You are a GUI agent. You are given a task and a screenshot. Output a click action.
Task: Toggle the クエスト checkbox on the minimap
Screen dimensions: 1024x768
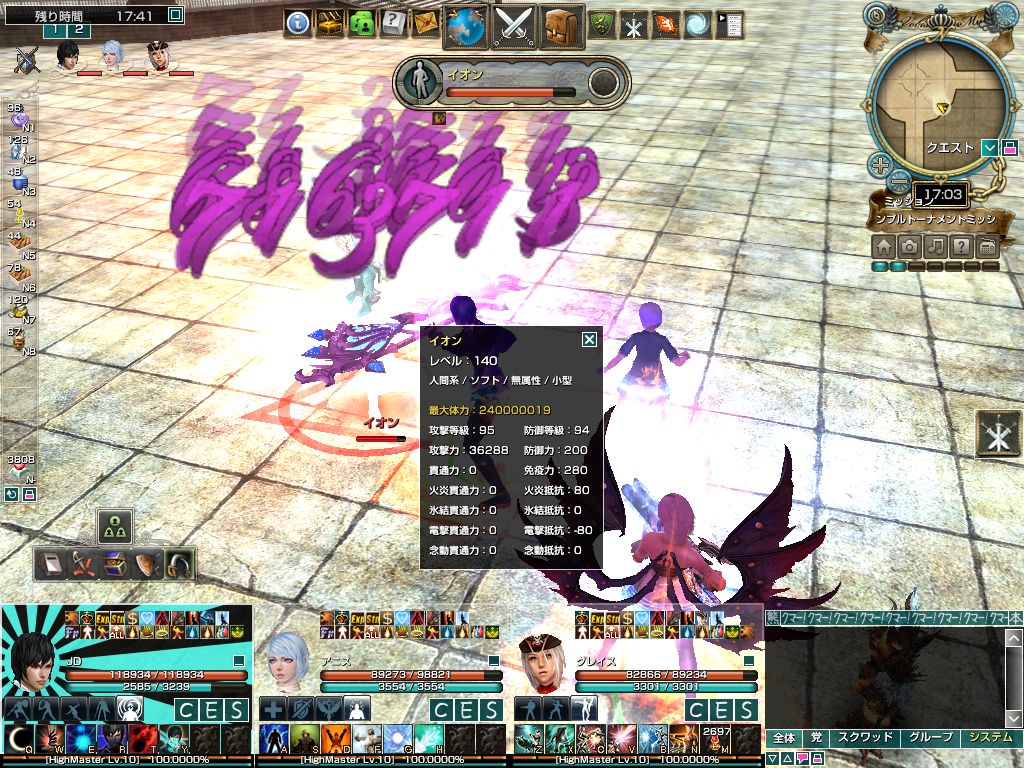point(990,148)
